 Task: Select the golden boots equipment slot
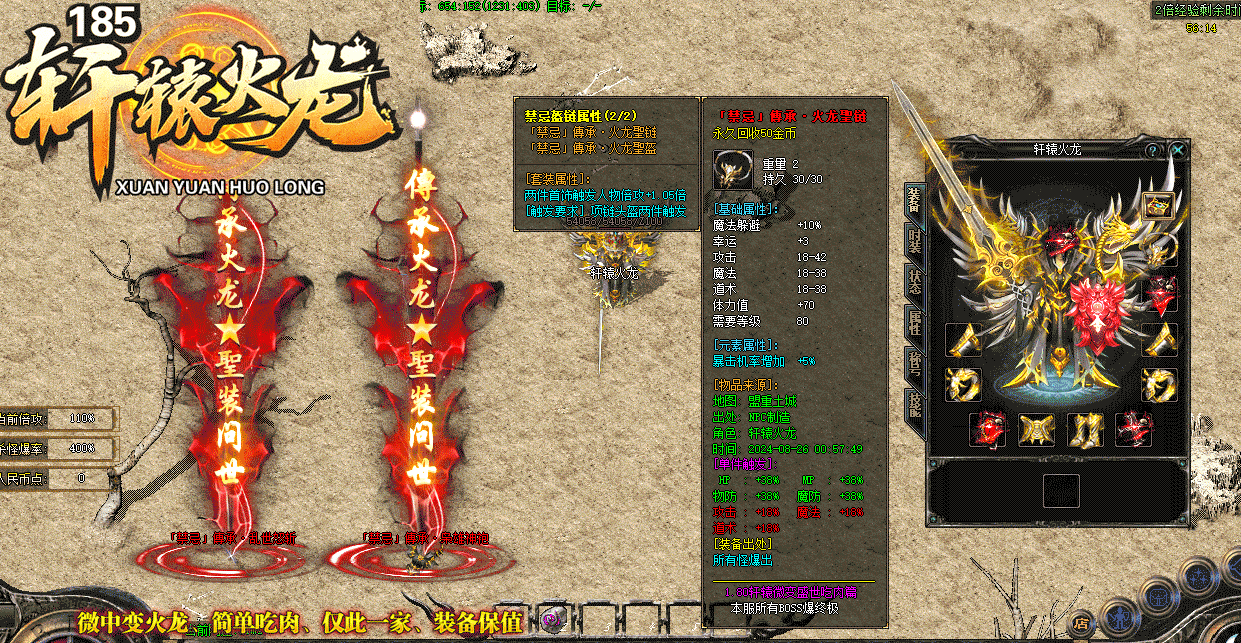click(x=1085, y=429)
